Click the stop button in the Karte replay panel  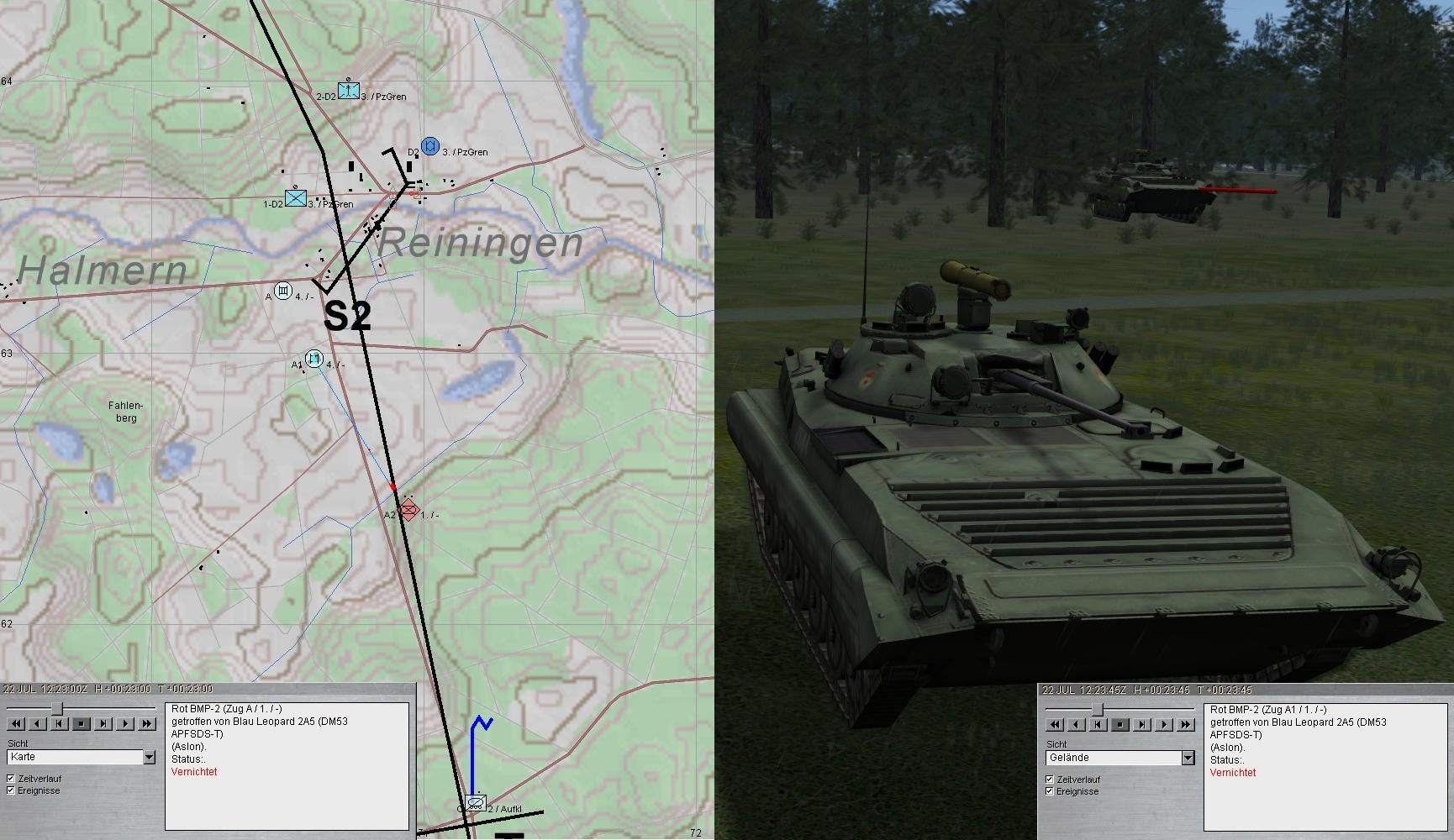82,723
